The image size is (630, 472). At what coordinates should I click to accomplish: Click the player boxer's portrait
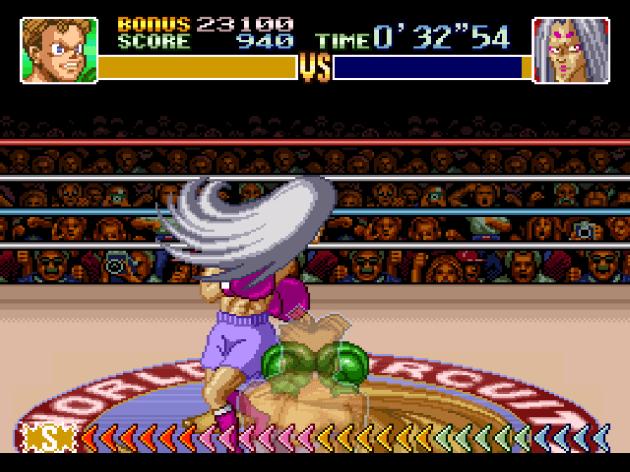click(x=59, y=49)
